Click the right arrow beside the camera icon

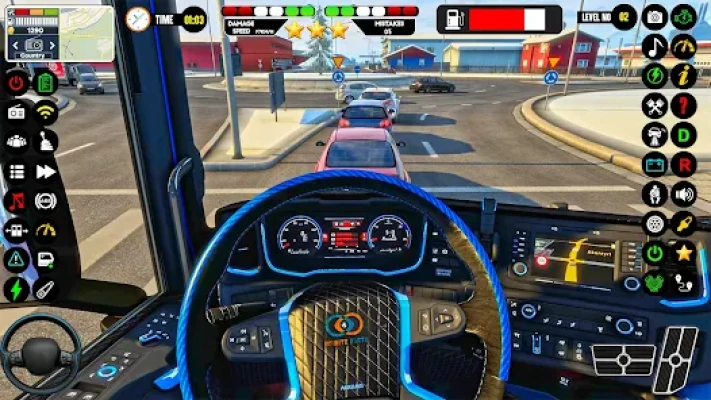coord(50,47)
